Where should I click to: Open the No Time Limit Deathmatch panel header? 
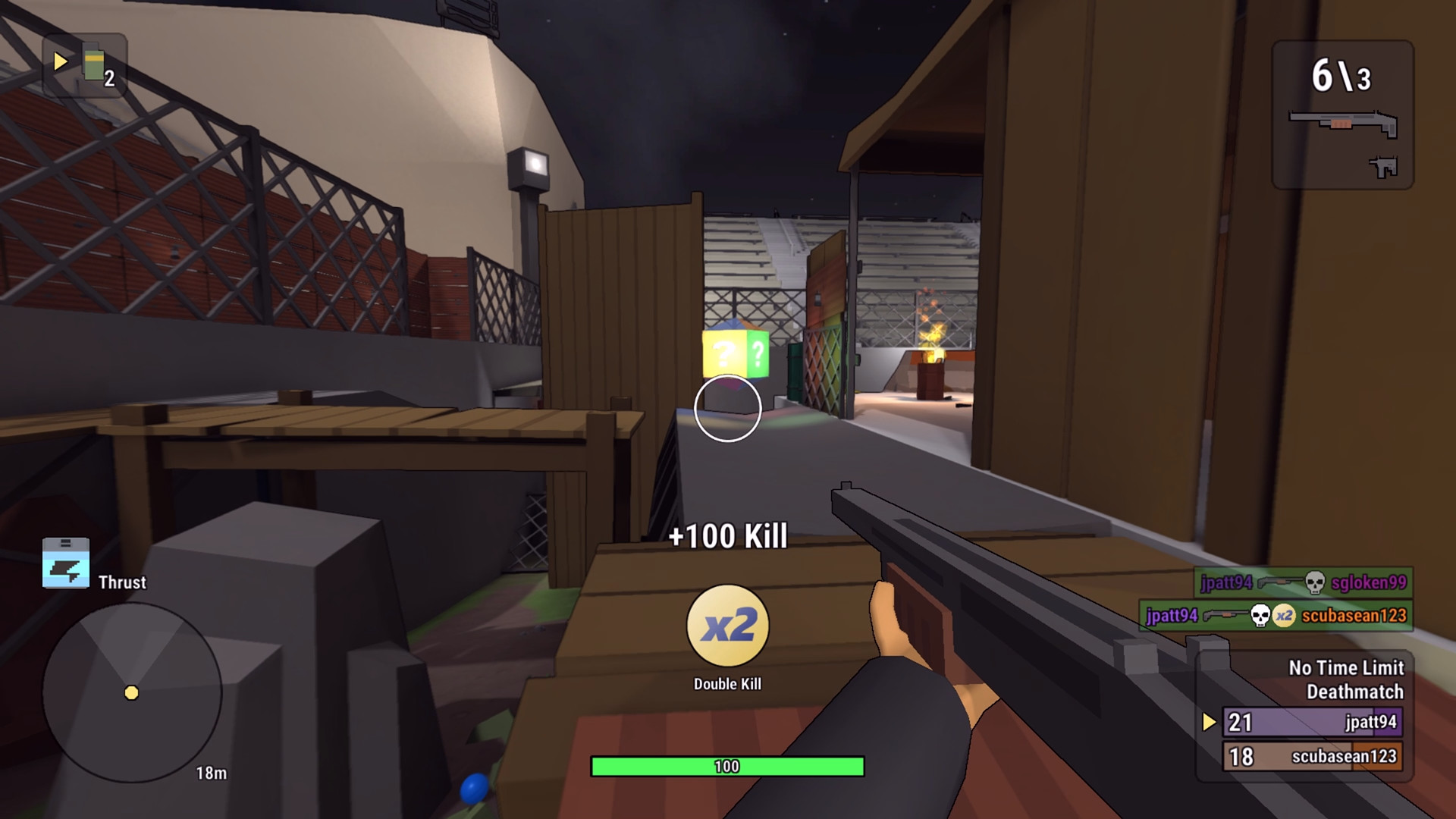point(1345,680)
